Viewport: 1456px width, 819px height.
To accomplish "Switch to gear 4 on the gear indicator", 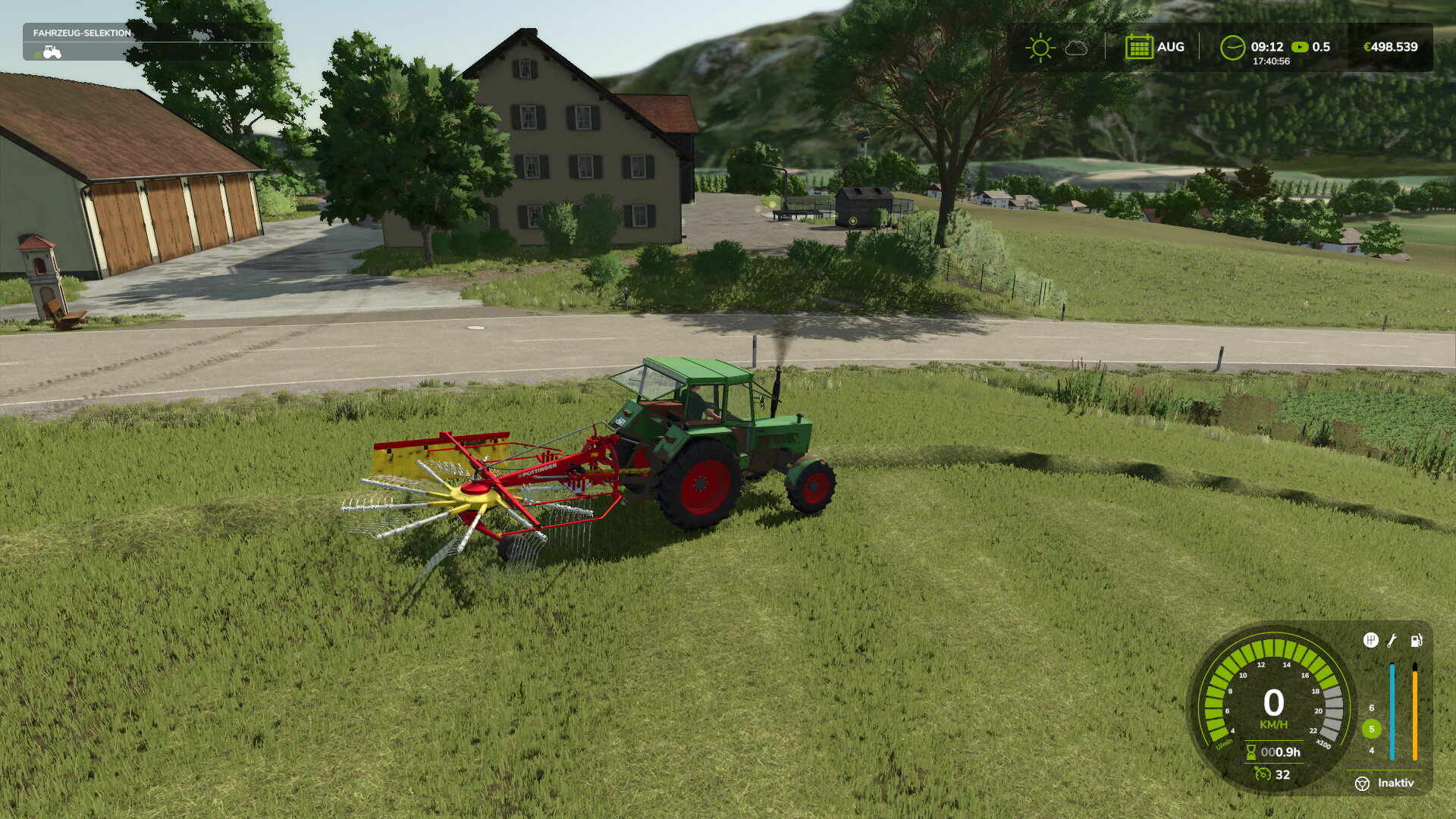I will coord(1372,751).
